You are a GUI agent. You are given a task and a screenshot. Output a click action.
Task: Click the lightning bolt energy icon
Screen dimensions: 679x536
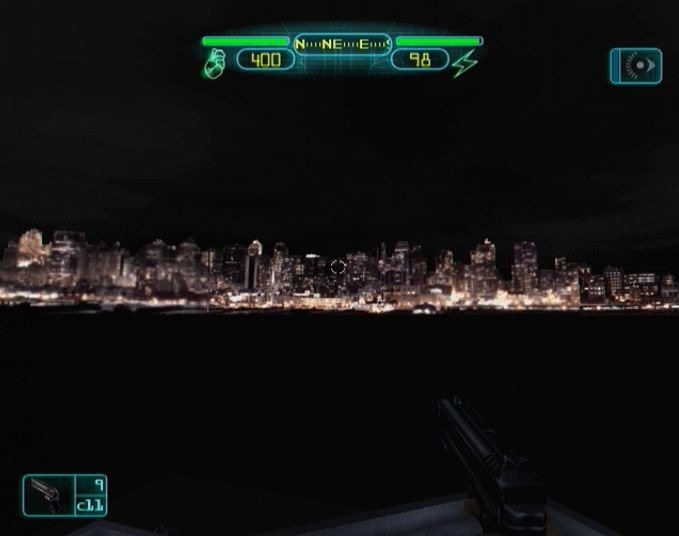465,63
